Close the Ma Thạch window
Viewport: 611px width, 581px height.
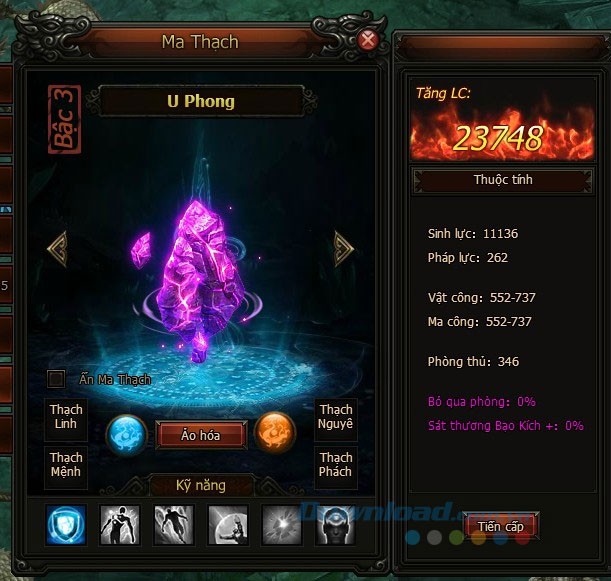pos(368,40)
